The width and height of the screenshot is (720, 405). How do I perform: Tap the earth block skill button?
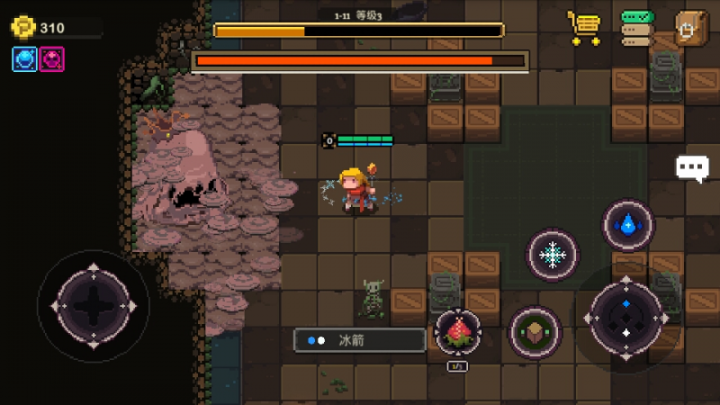pyautogui.click(x=535, y=332)
